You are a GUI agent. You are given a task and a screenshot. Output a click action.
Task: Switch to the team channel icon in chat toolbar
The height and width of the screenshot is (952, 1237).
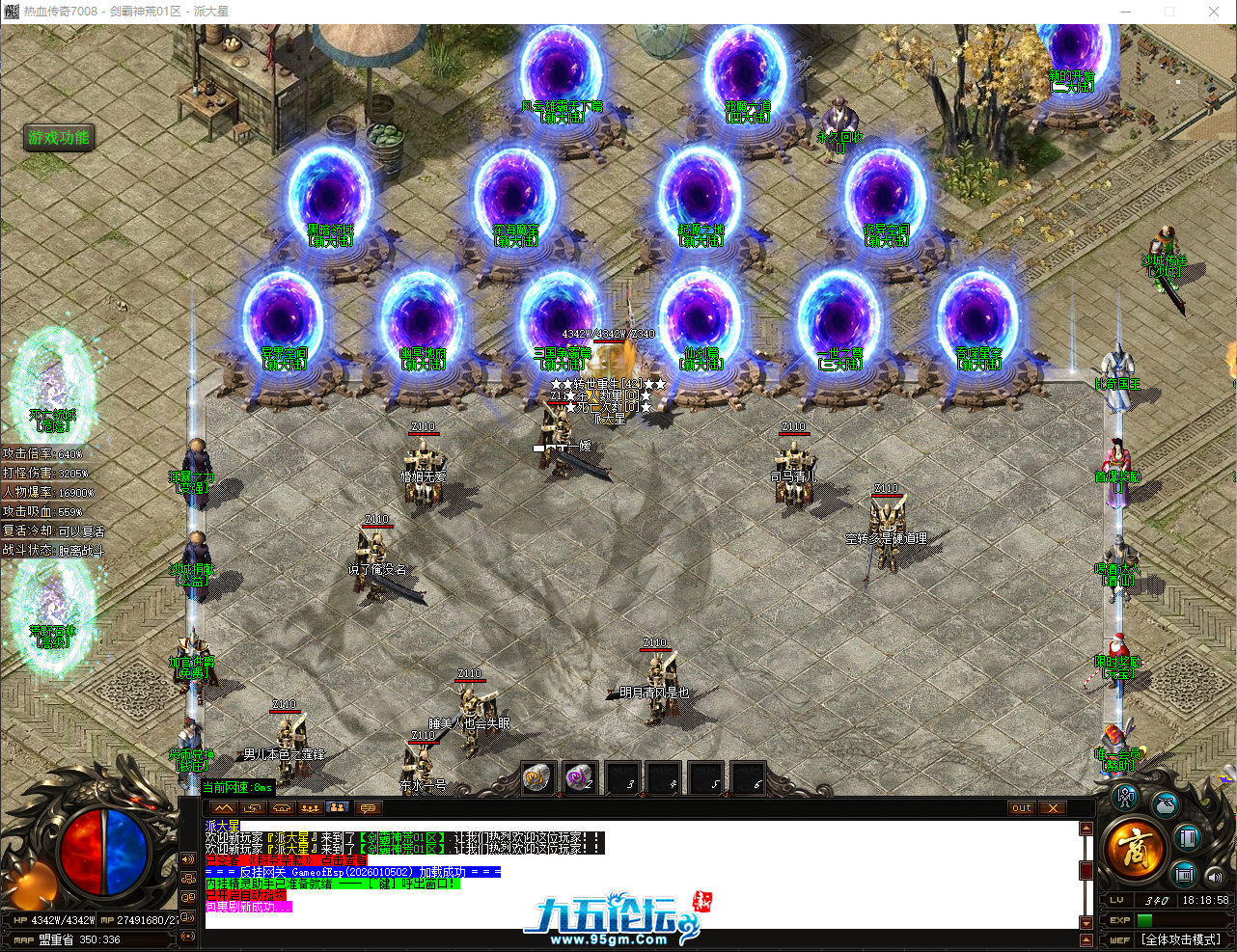click(x=309, y=808)
